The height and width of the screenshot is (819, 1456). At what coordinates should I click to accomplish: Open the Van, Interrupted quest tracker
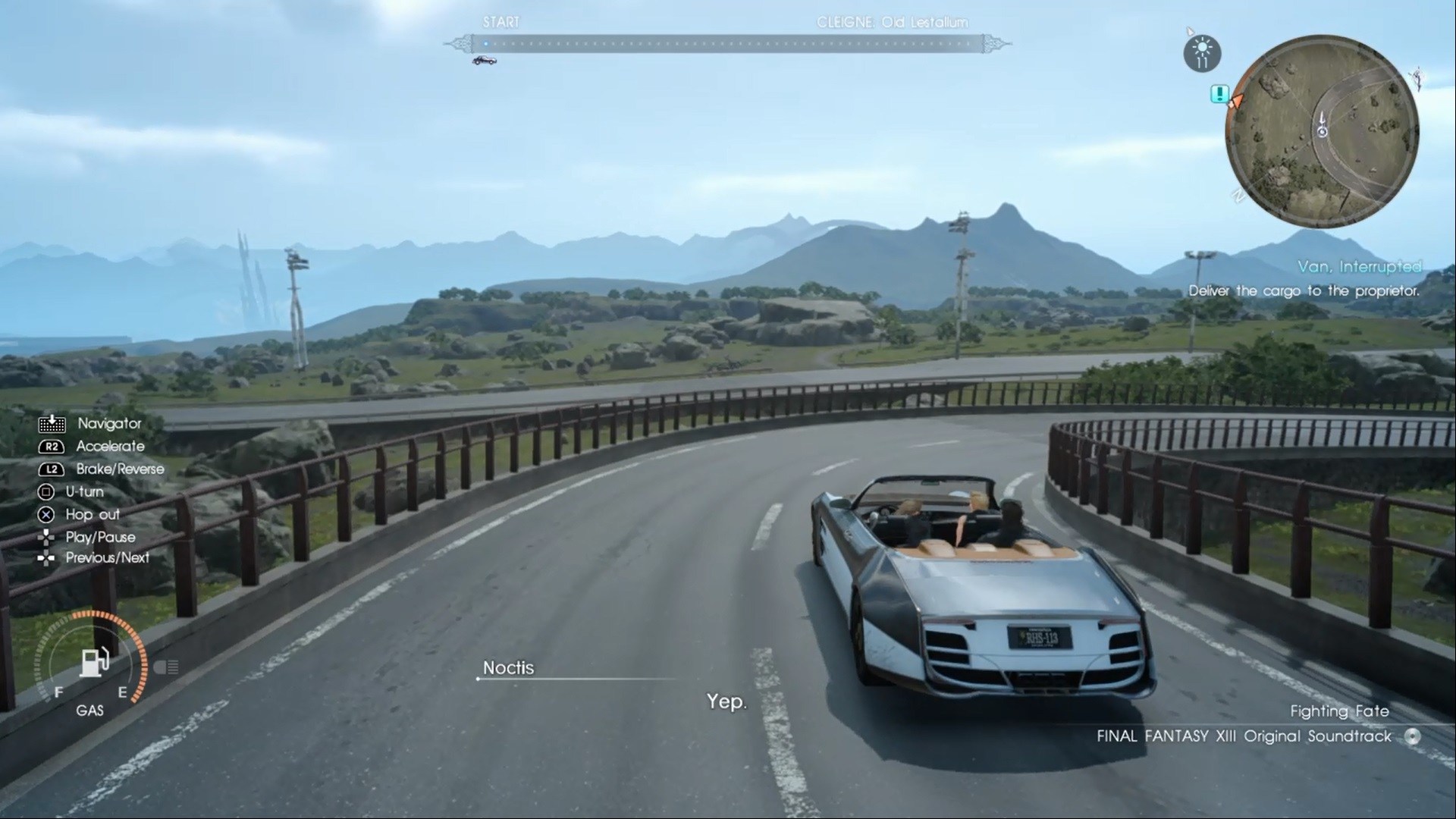(1359, 267)
